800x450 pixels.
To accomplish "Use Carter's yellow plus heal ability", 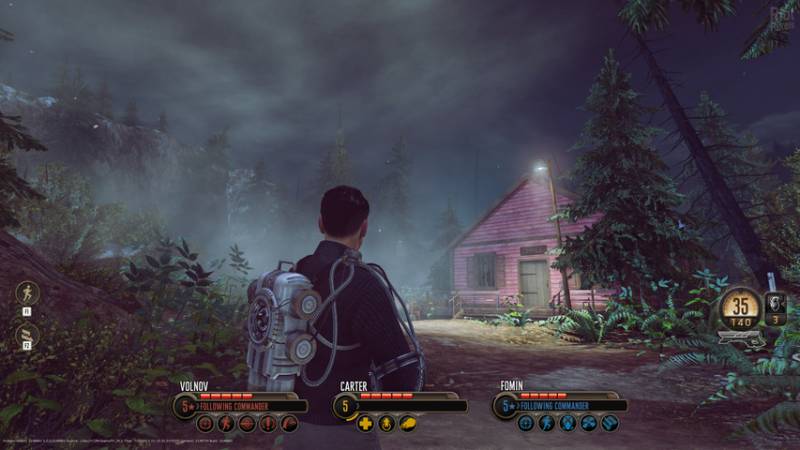I will click(366, 423).
